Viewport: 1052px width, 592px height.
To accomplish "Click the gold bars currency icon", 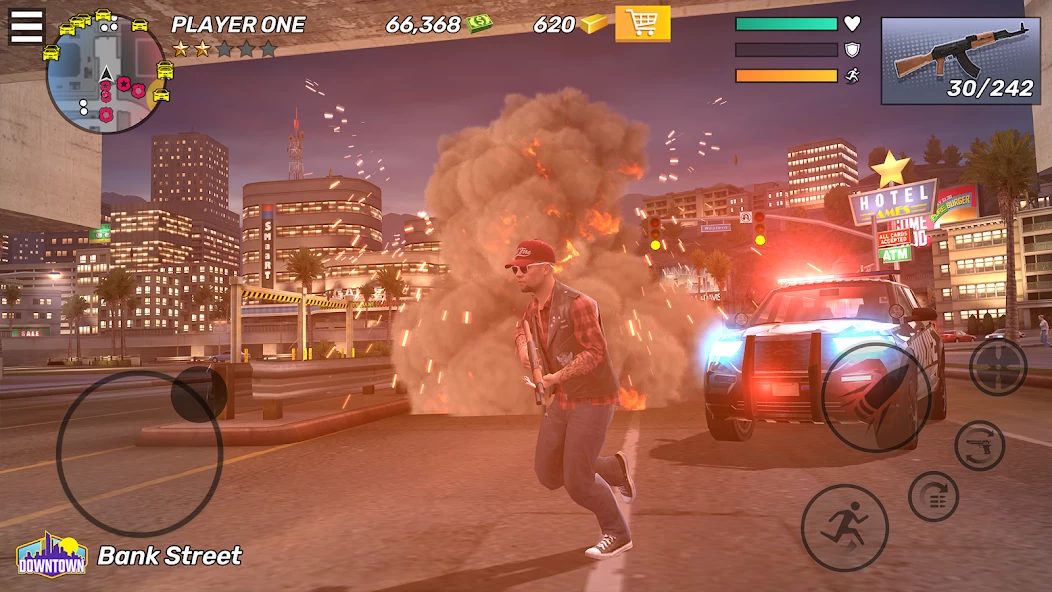I will (594, 24).
